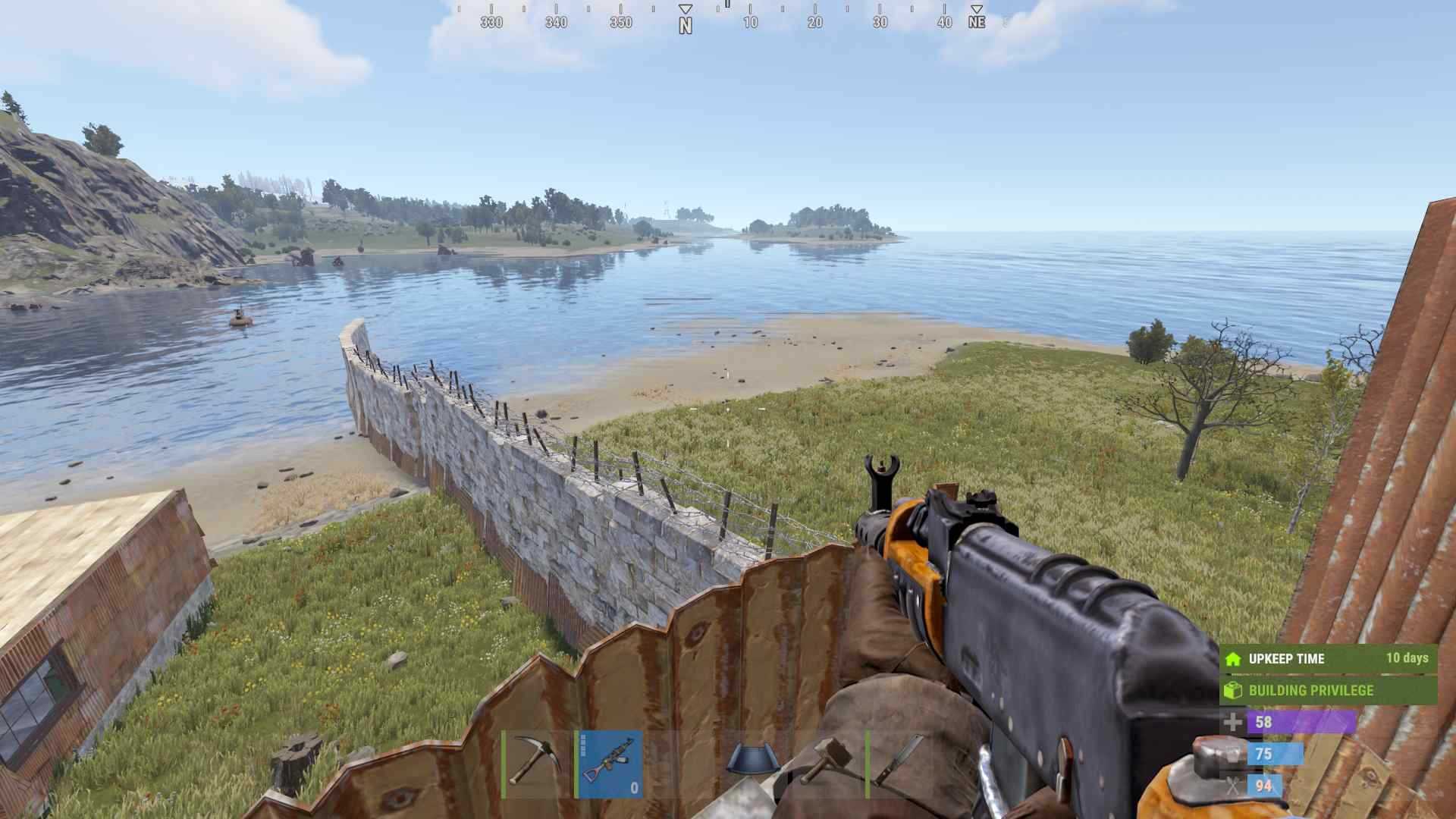Click the "10 days" upkeep duration value

1407,658
